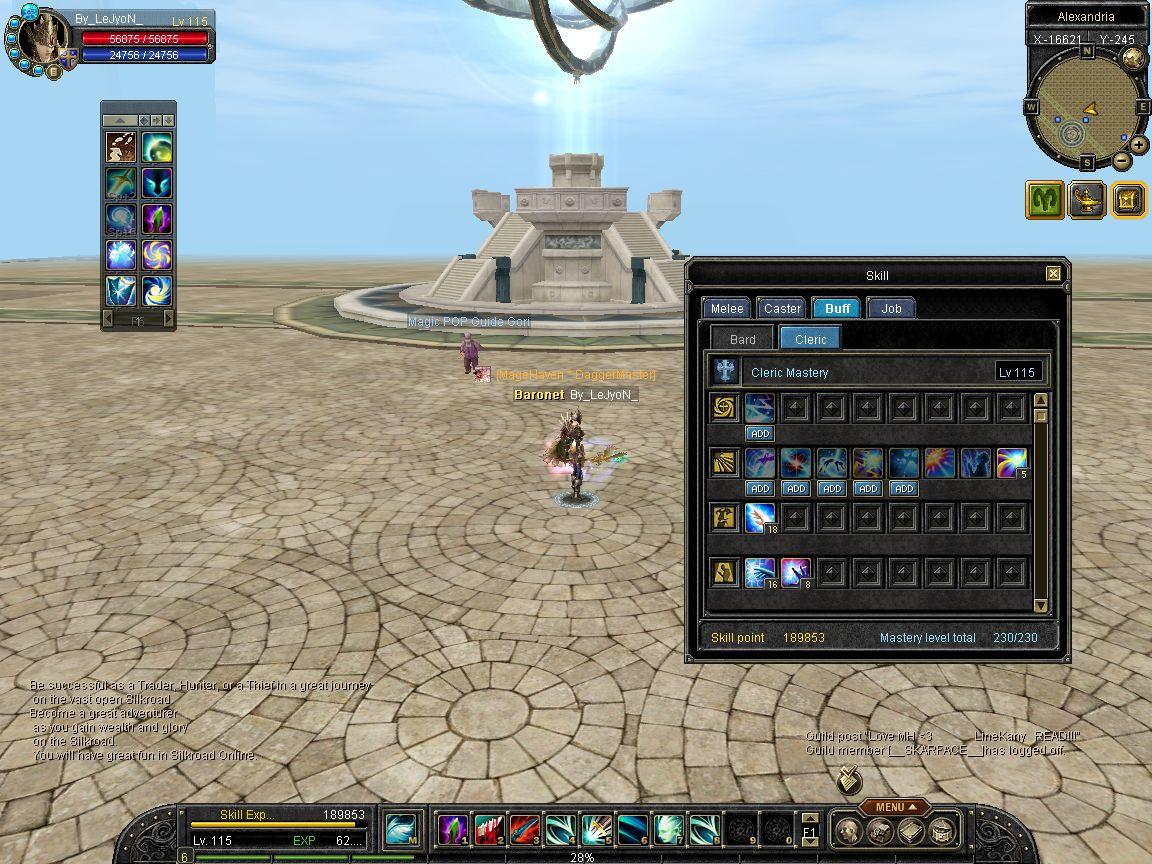Expand the MENU button on the bottom bar
The image size is (1152, 864).
point(888,807)
